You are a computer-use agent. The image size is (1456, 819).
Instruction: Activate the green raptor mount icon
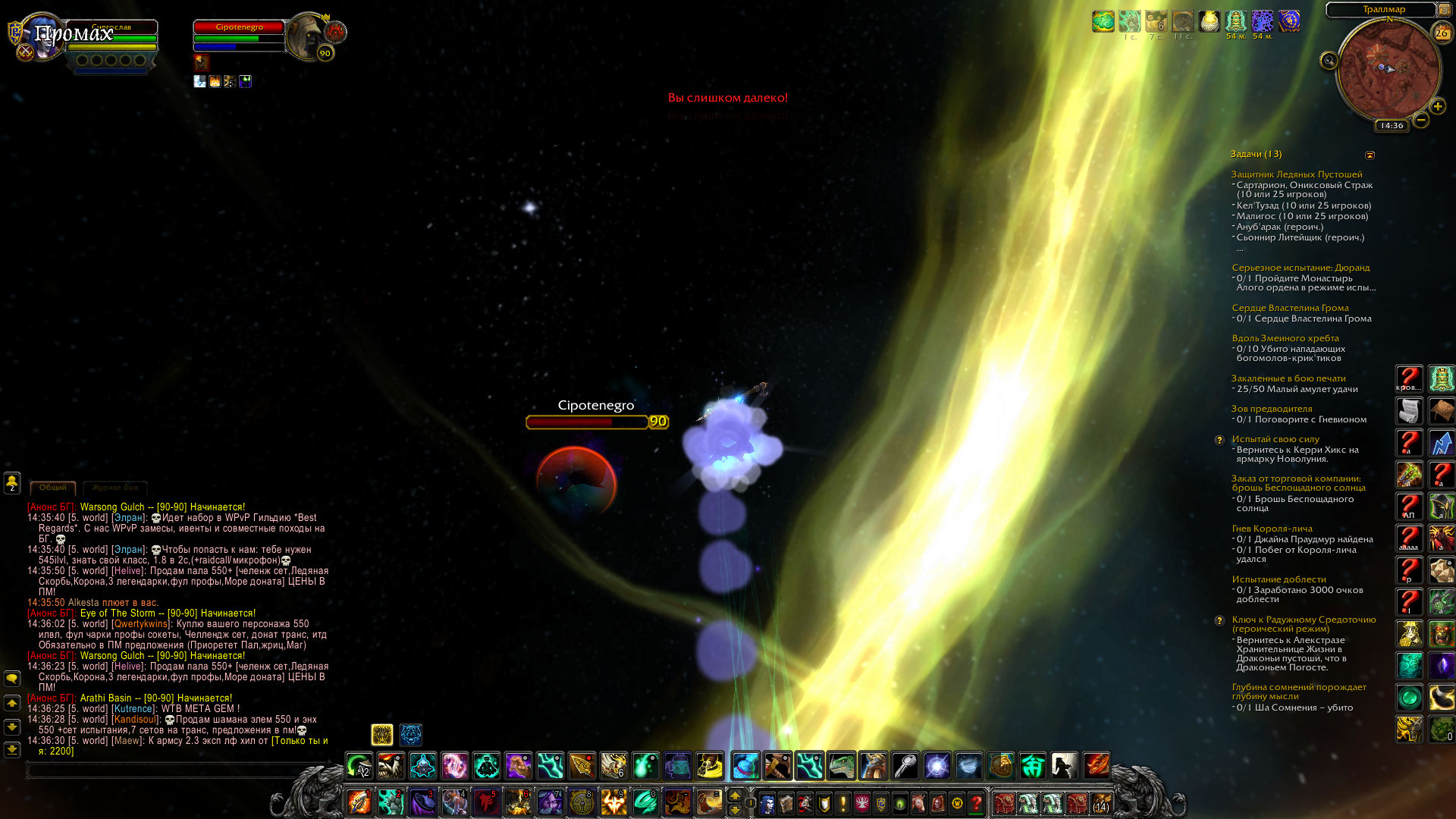click(841, 766)
